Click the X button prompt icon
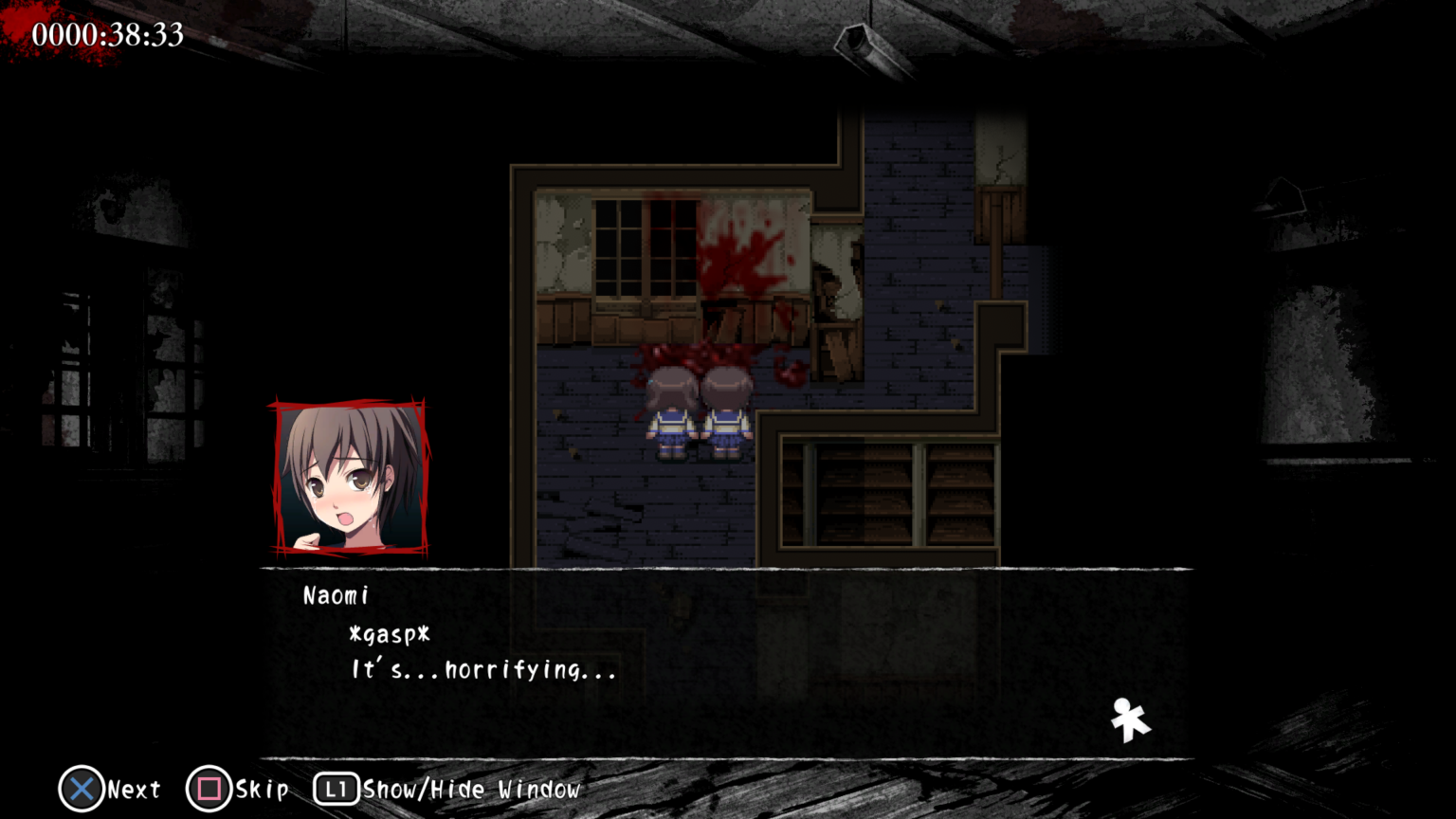 pyautogui.click(x=81, y=788)
